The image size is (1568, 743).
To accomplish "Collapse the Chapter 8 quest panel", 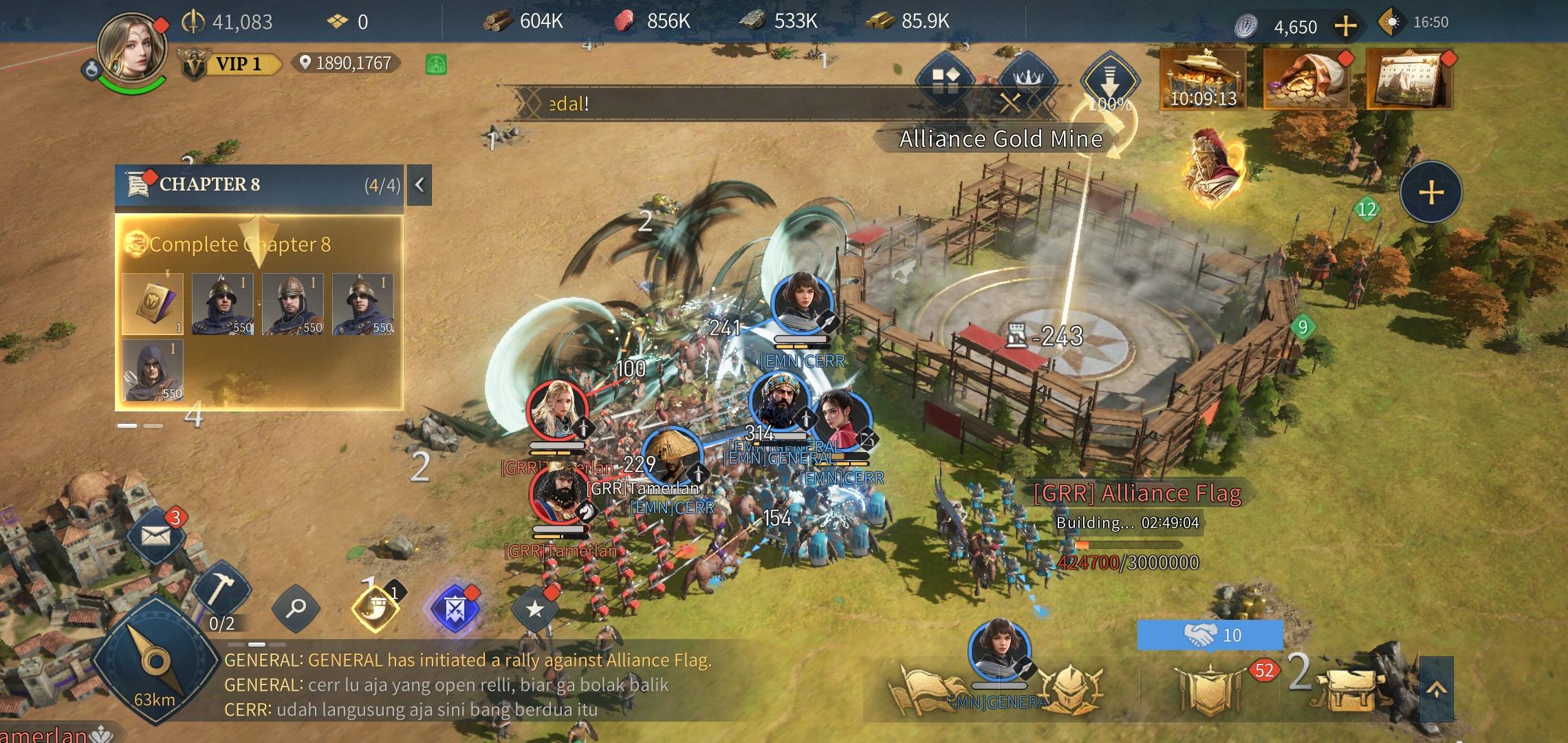I will 420,184.
